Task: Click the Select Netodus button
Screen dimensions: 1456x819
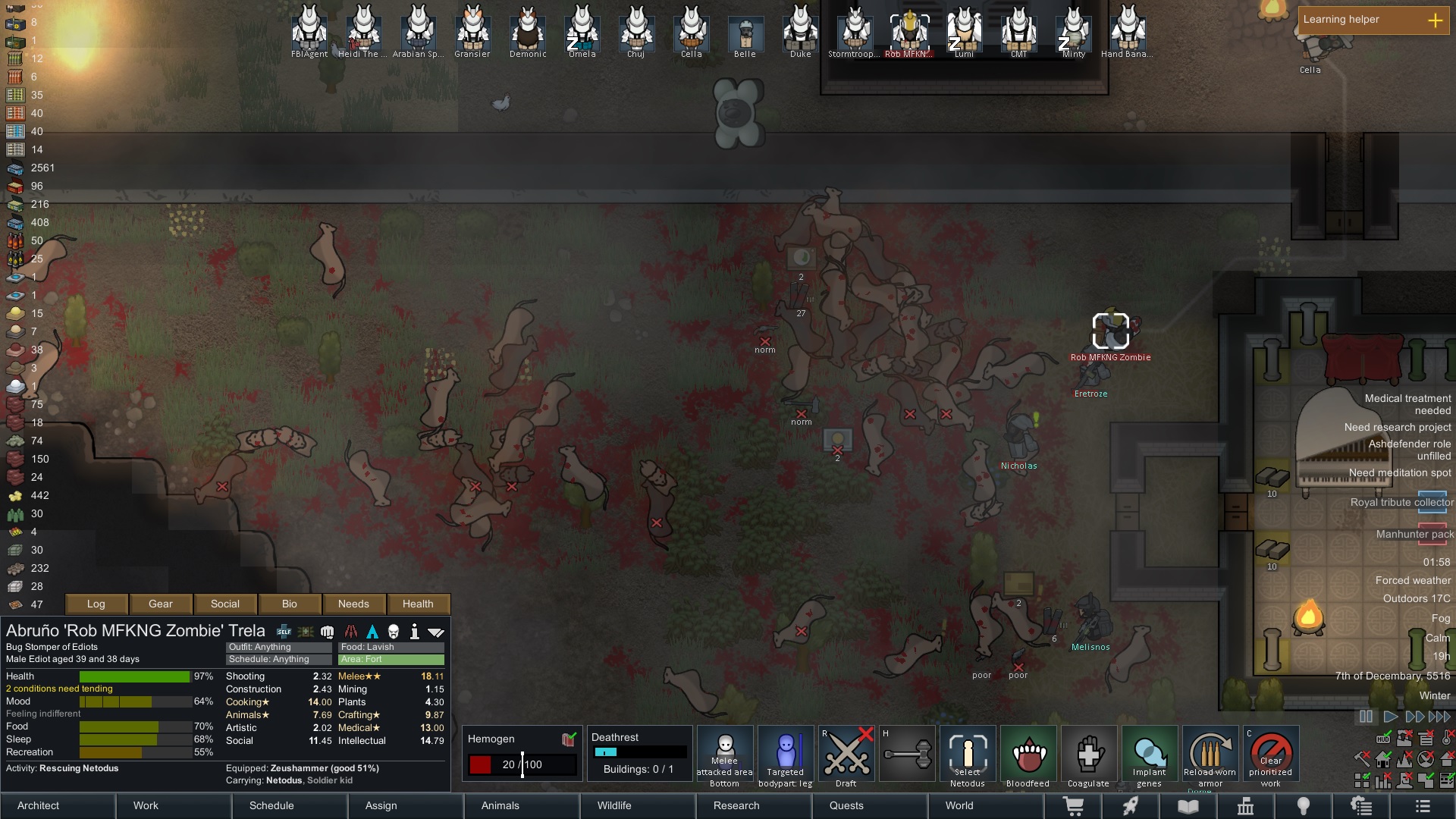Action: point(967,756)
